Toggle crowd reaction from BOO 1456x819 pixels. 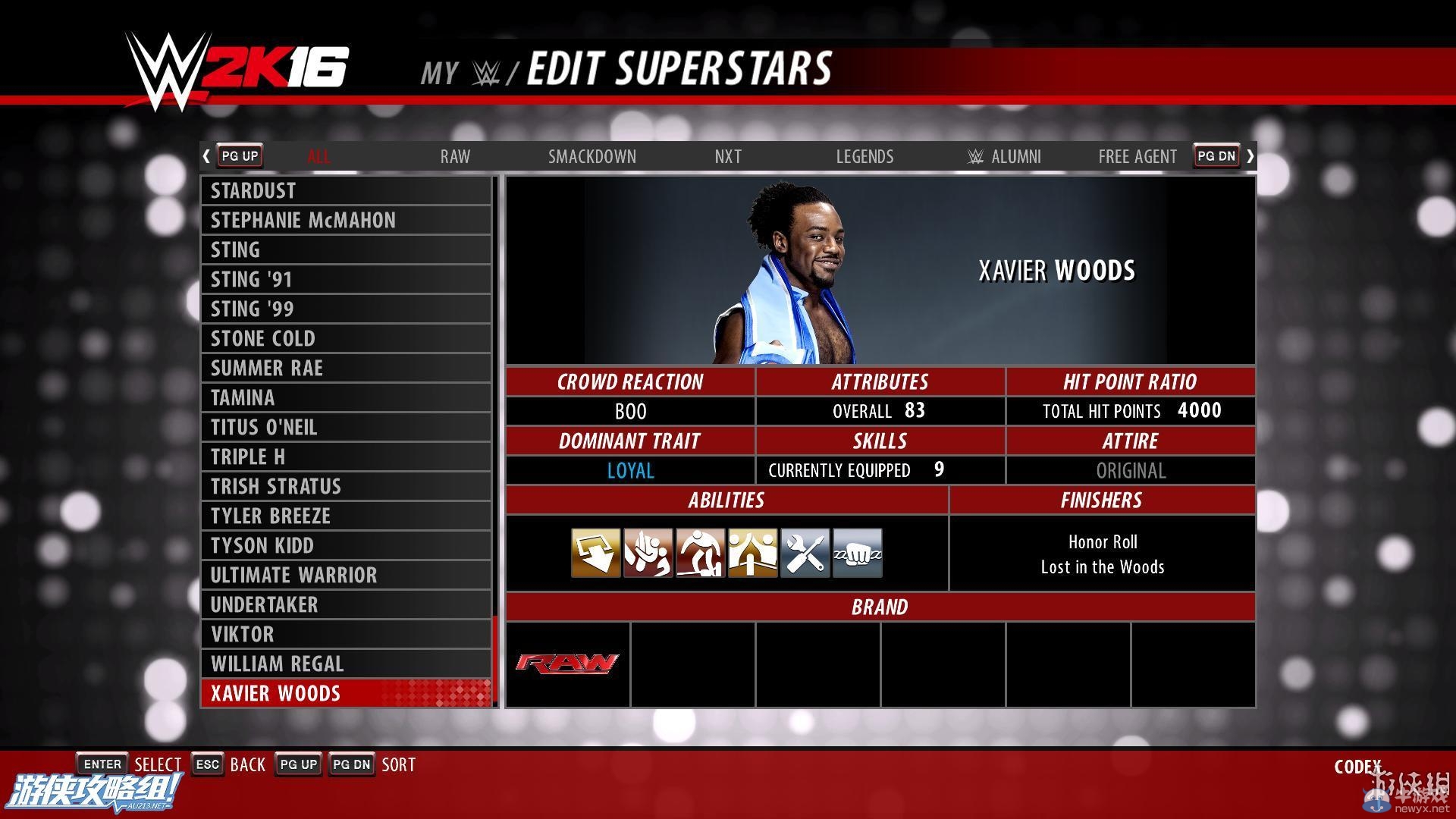[x=629, y=410]
